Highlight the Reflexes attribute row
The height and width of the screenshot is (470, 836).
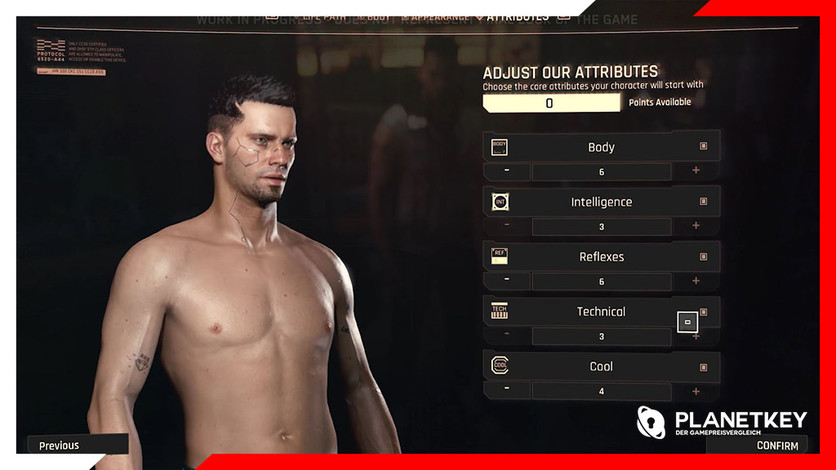(x=601, y=257)
